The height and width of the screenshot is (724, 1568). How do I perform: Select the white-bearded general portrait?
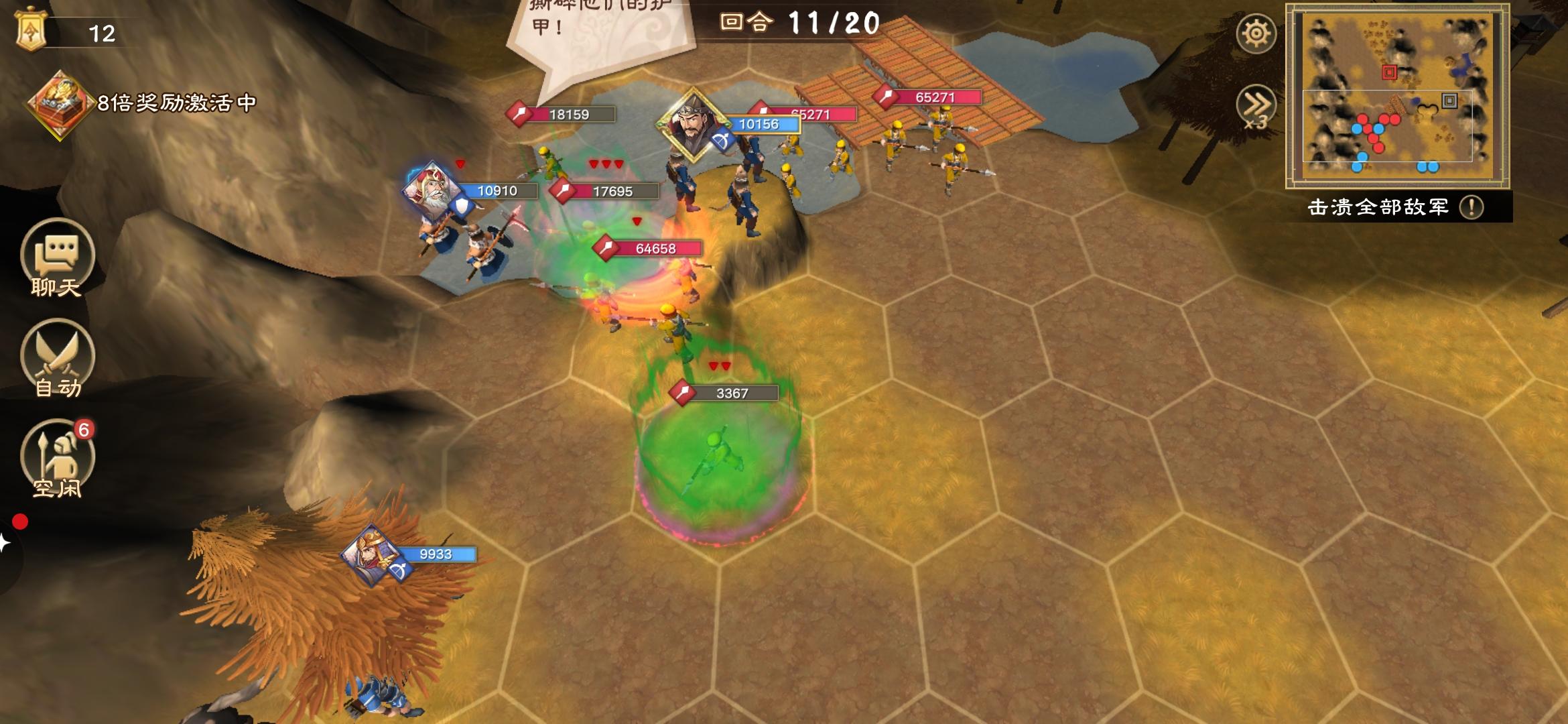pos(434,190)
